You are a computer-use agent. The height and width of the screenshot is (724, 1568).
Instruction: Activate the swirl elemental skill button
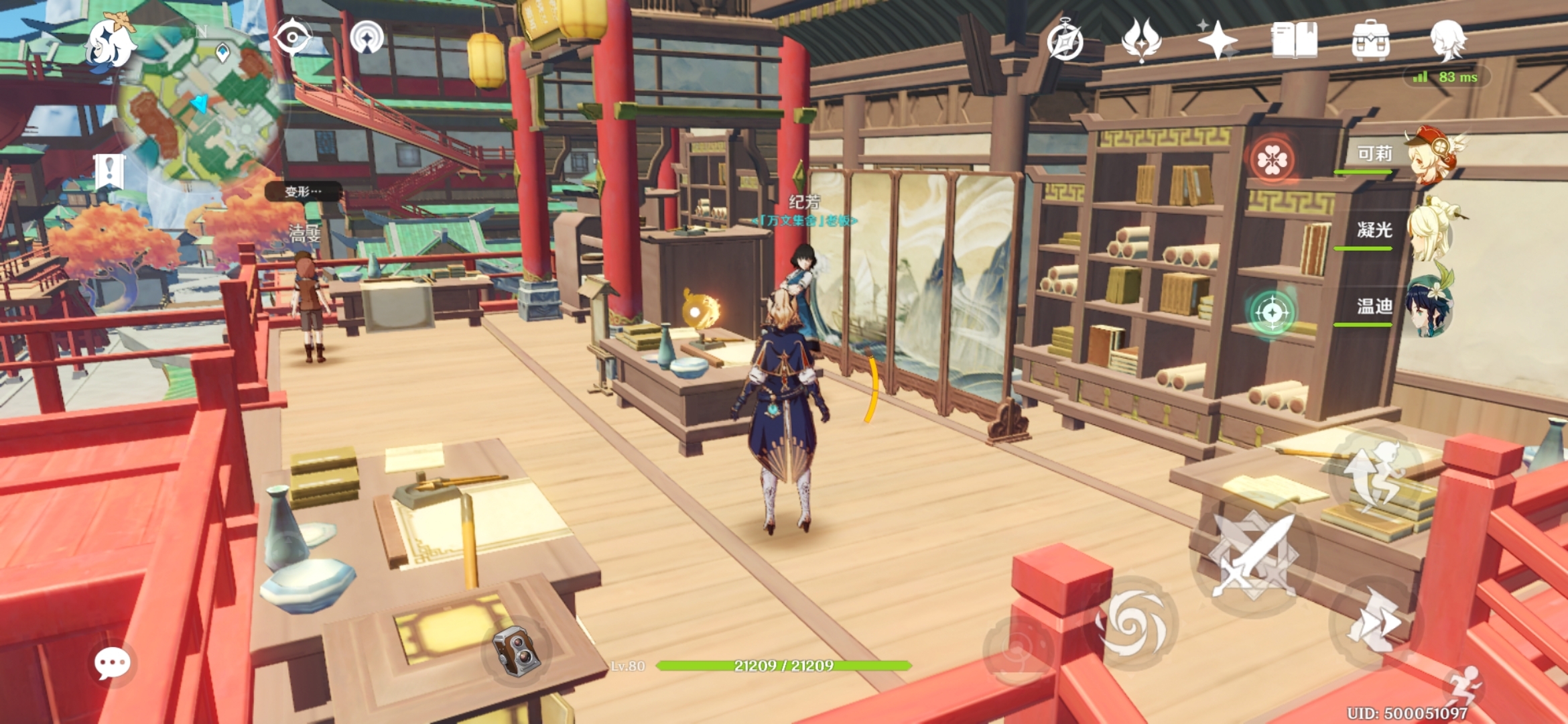tap(1132, 625)
